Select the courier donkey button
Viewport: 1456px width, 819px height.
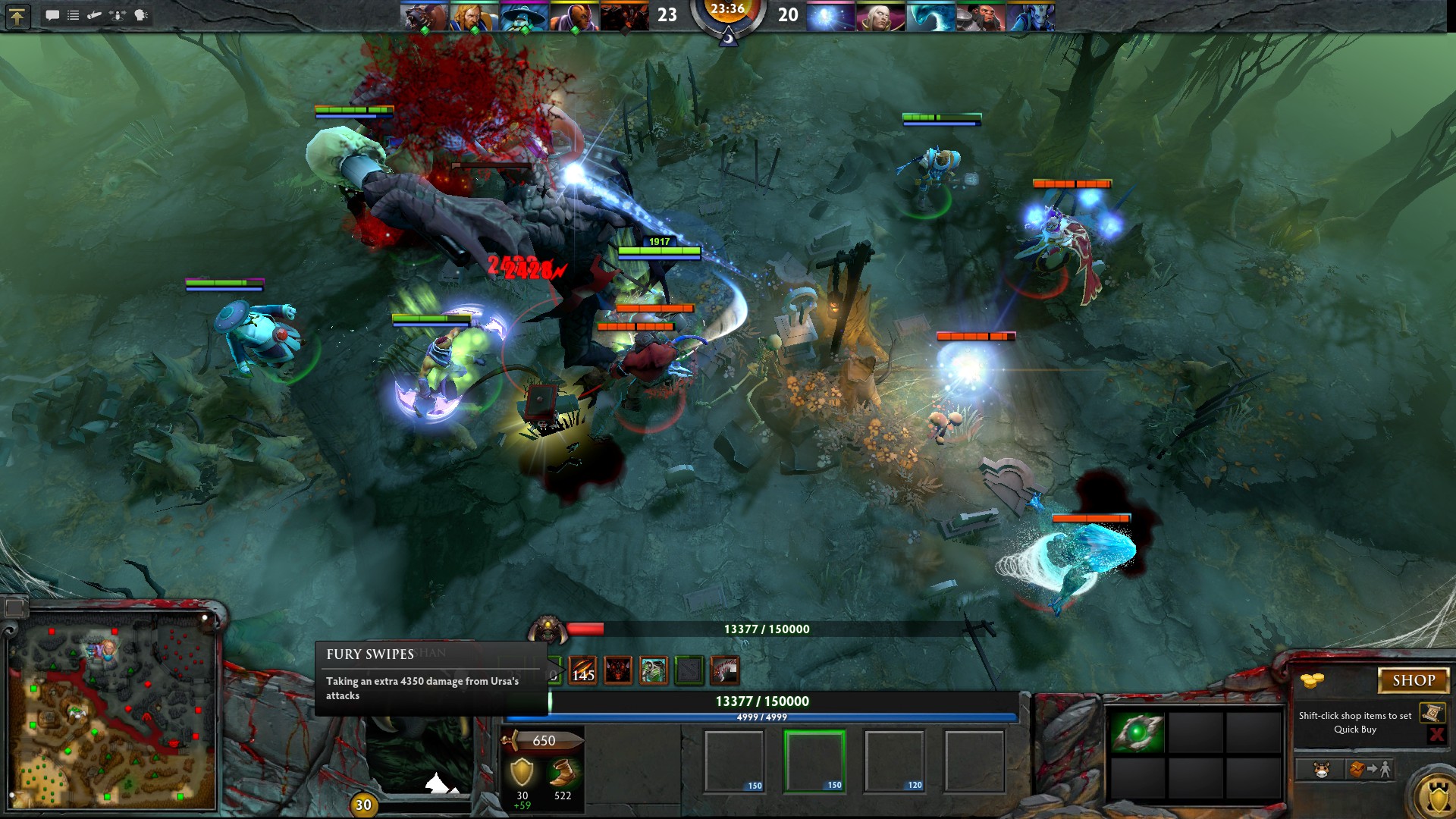tap(1321, 770)
